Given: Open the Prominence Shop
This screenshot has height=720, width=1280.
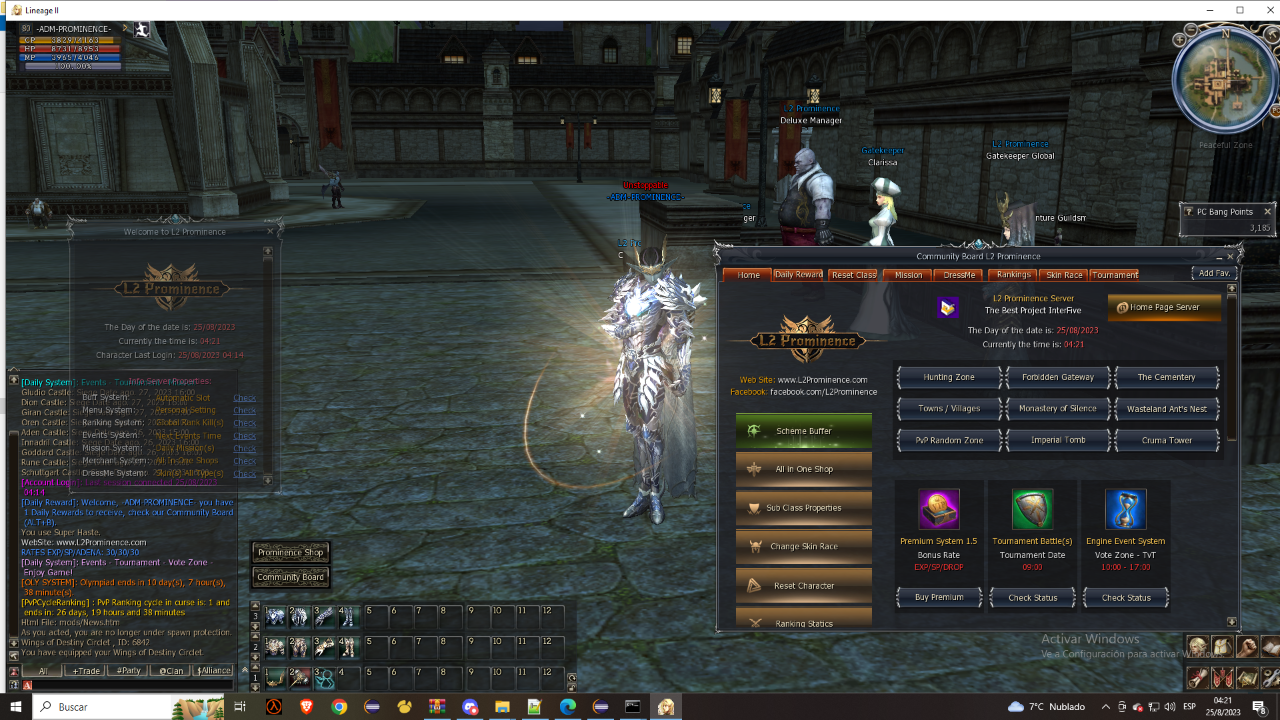Looking at the screenshot, I should click(290, 553).
